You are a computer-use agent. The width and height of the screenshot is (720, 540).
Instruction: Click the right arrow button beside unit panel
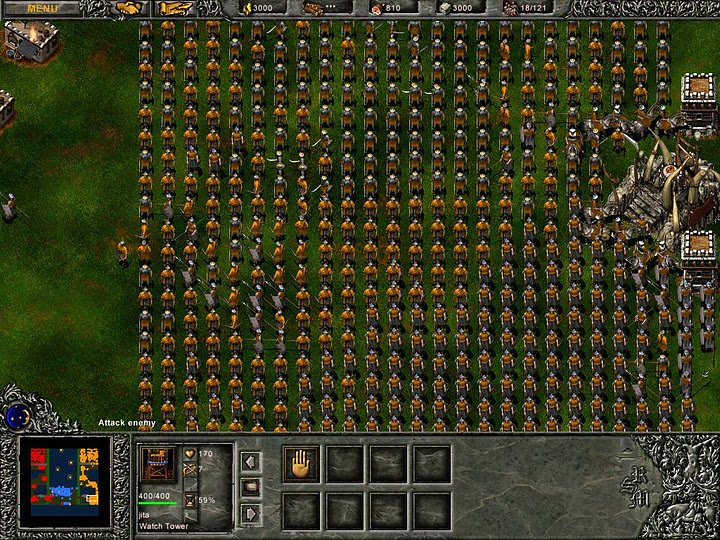click(251, 513)
